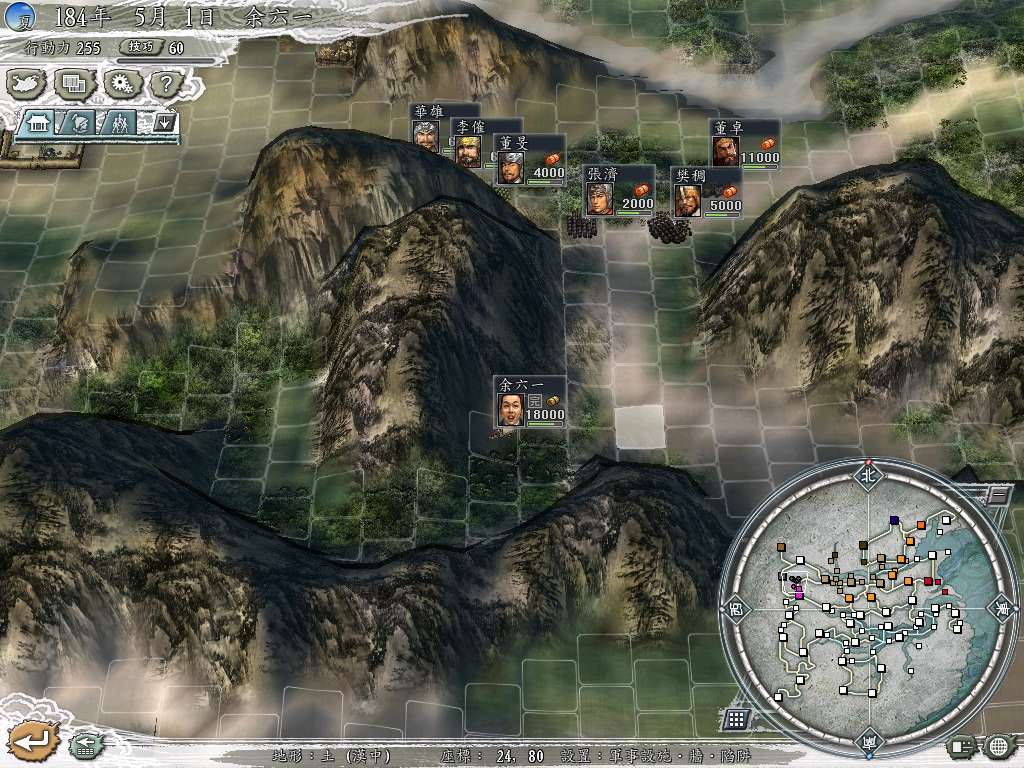
Task: Select the 4000-troop unit label
Action: point(531,160)
